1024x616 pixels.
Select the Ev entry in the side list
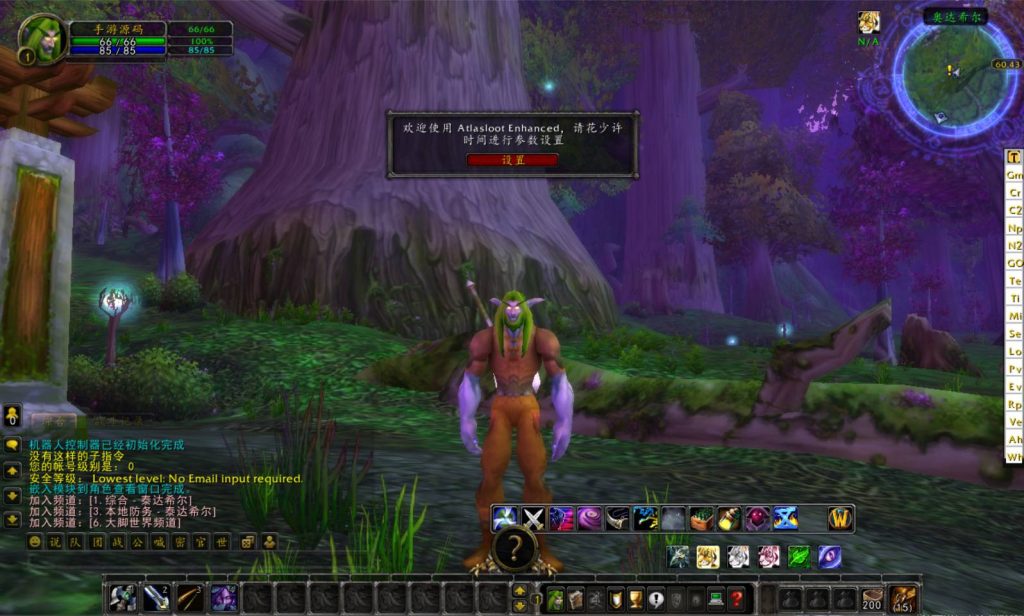pyautogui.click(x=1014, y=386)
